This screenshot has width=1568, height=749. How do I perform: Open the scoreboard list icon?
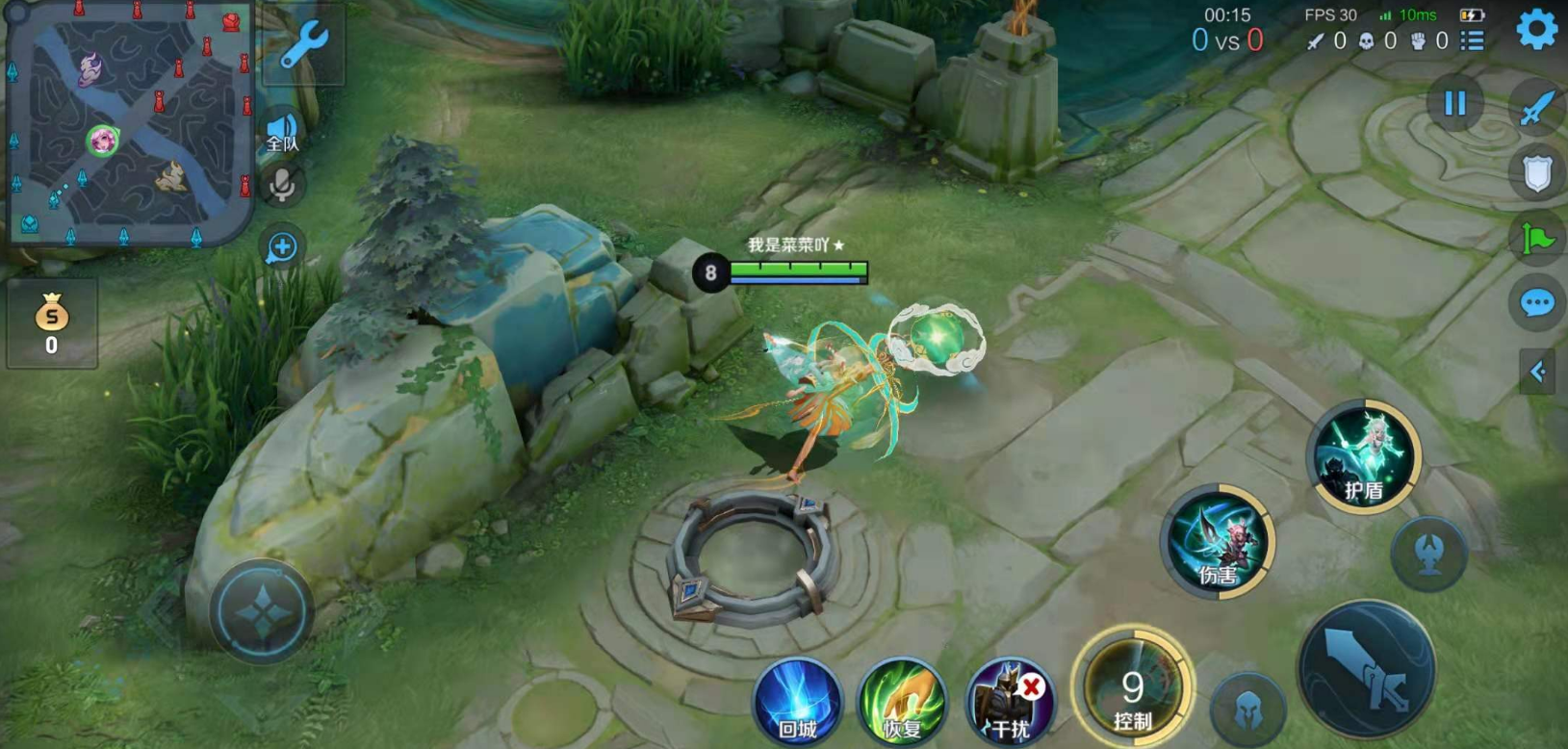(x=1472, y=40)
